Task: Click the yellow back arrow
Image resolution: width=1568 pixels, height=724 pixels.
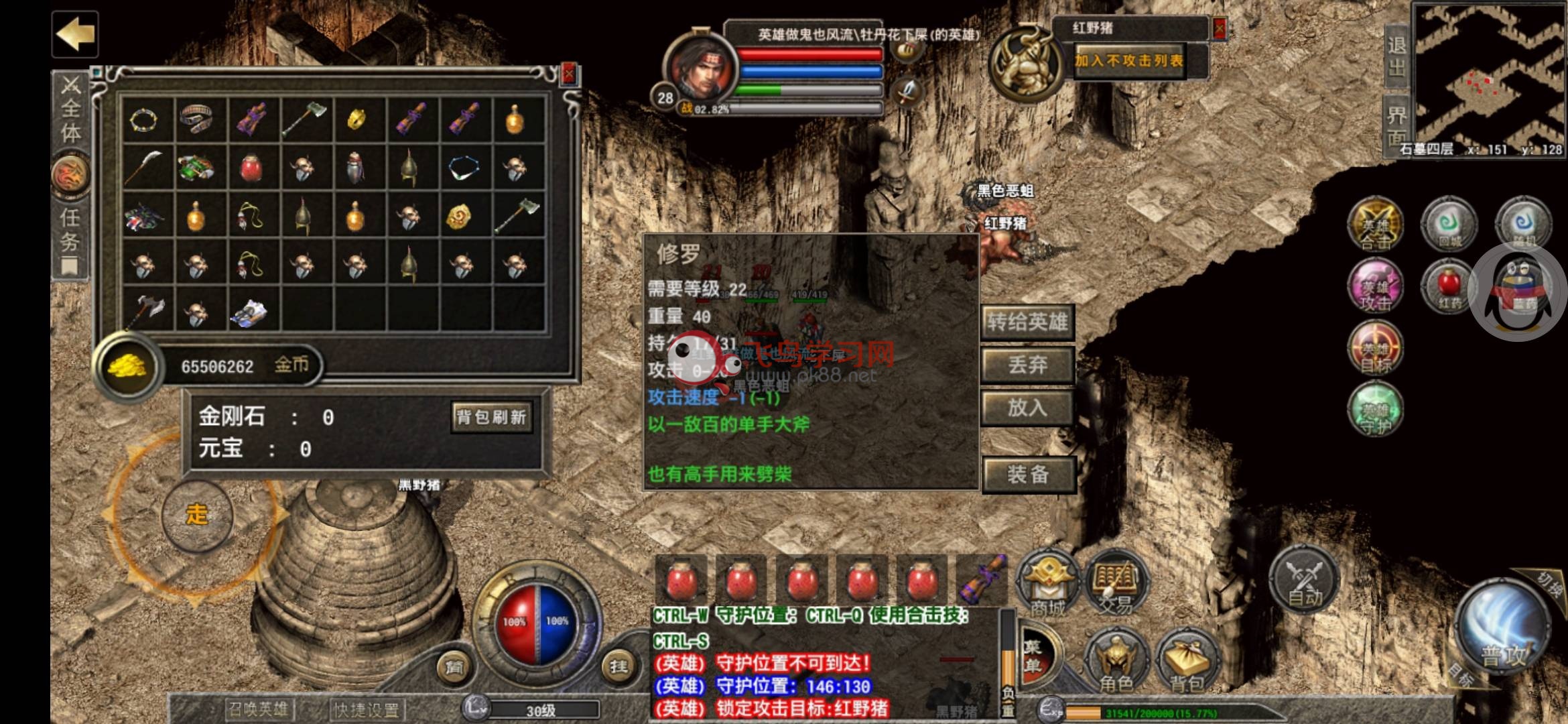Action: coord(75,34)
